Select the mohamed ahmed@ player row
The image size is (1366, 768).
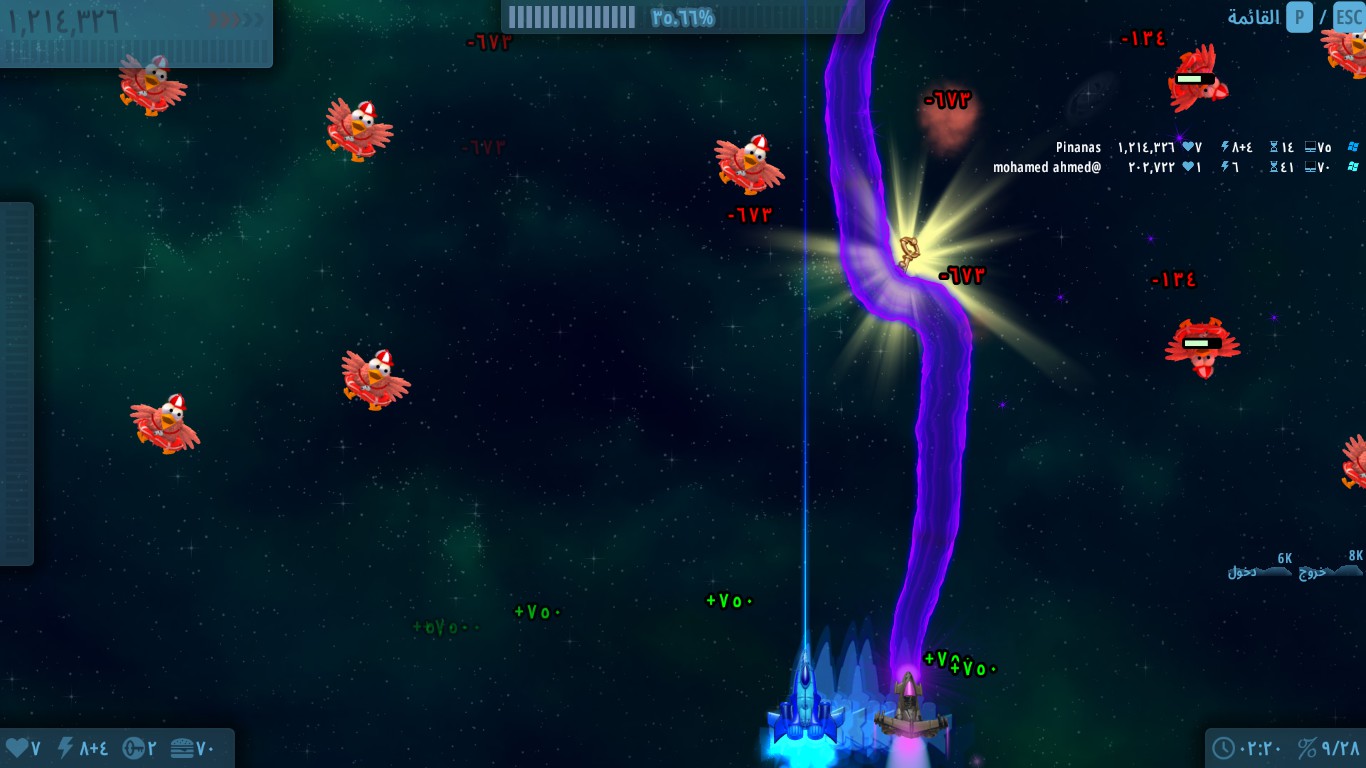1047,167
